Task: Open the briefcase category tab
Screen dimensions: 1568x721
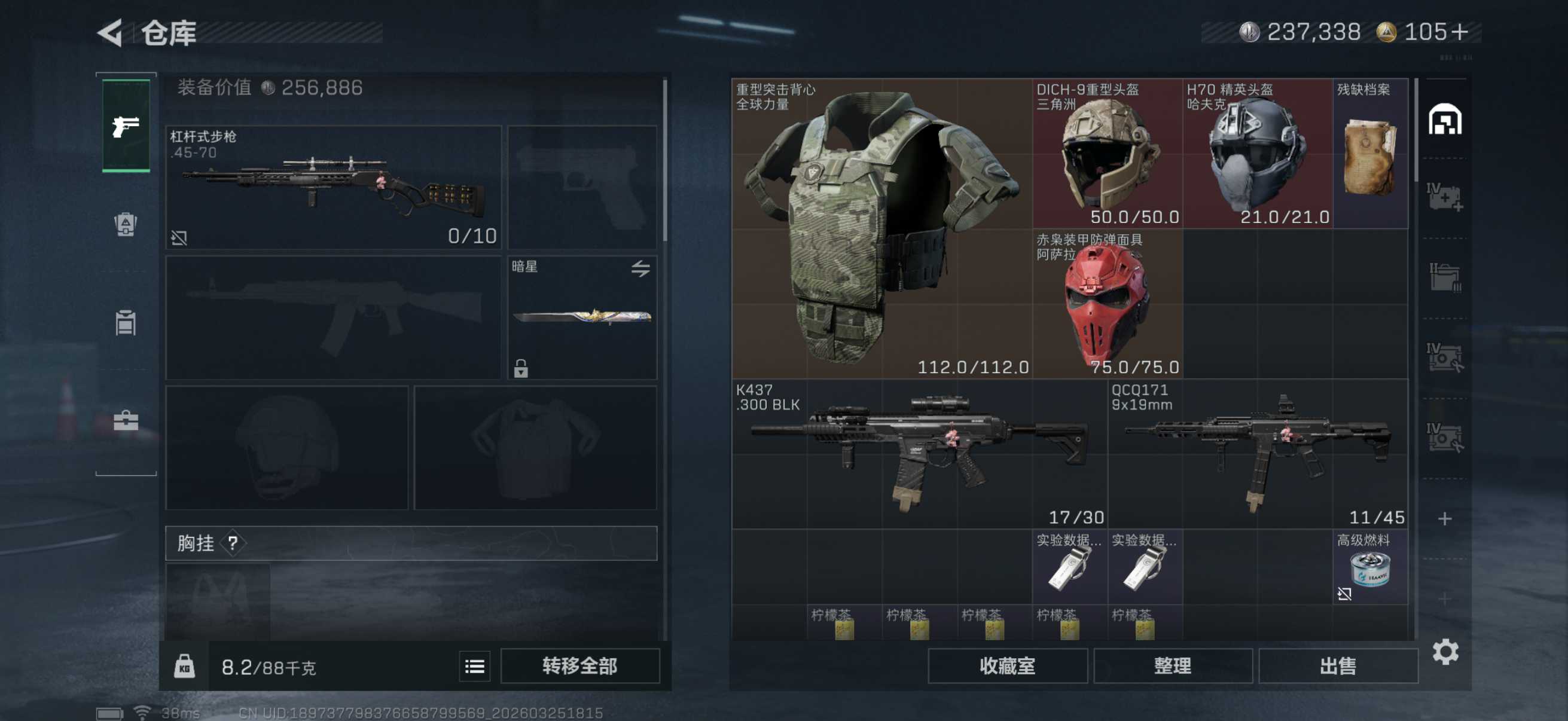Action: 126,420
